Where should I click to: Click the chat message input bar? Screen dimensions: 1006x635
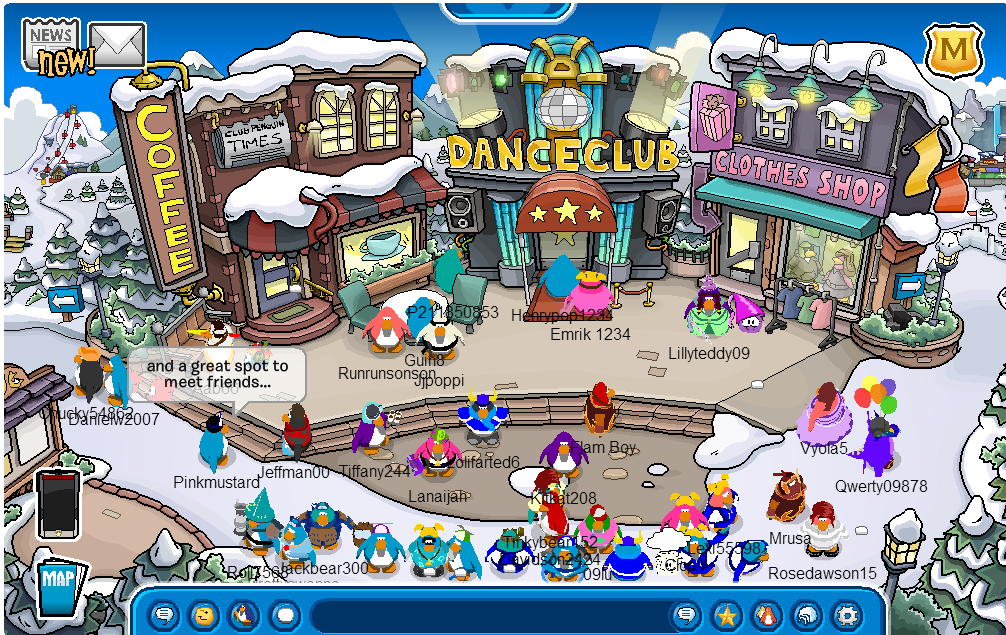[490, 614]
